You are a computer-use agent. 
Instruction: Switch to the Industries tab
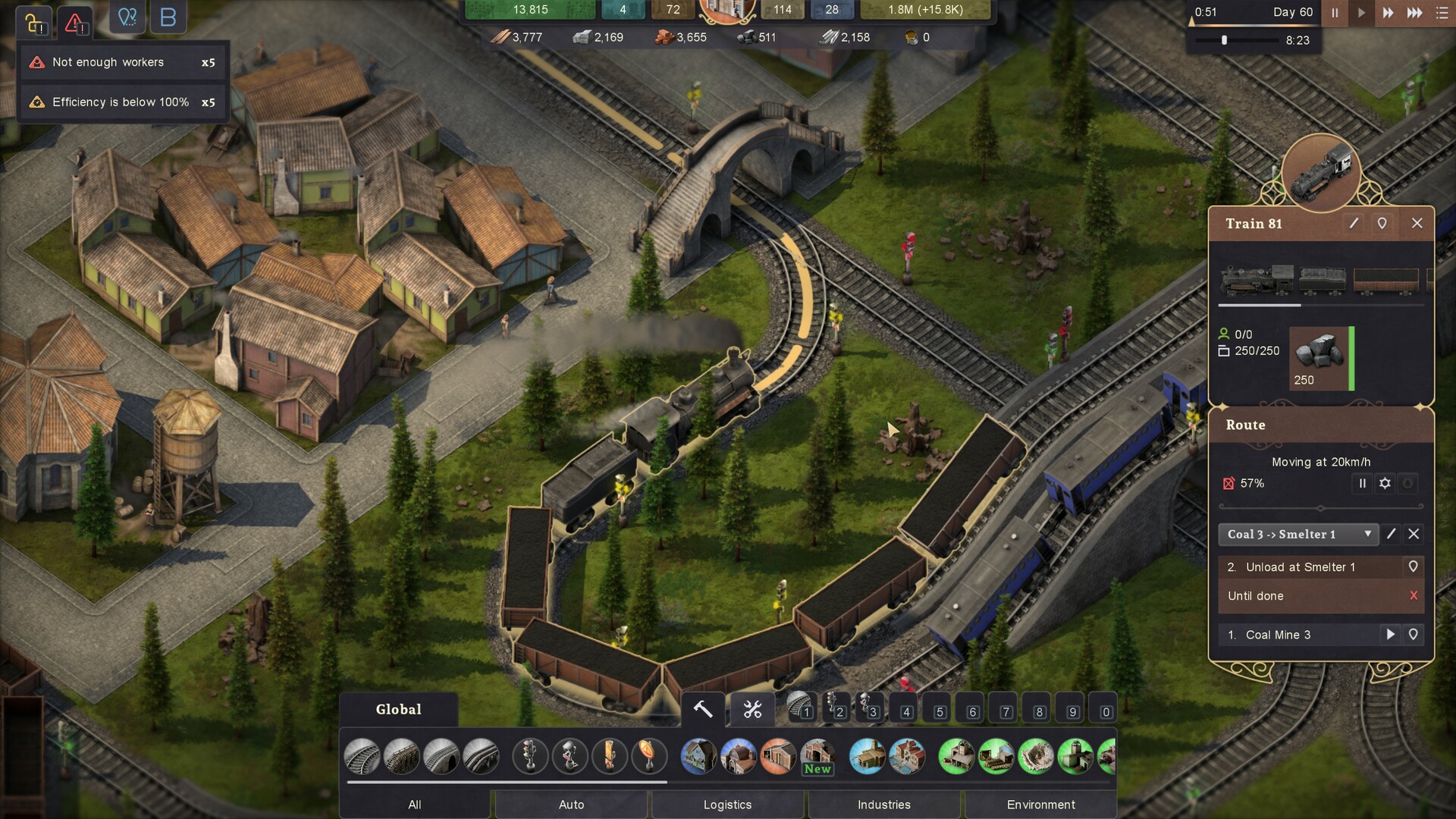point(884,805)
